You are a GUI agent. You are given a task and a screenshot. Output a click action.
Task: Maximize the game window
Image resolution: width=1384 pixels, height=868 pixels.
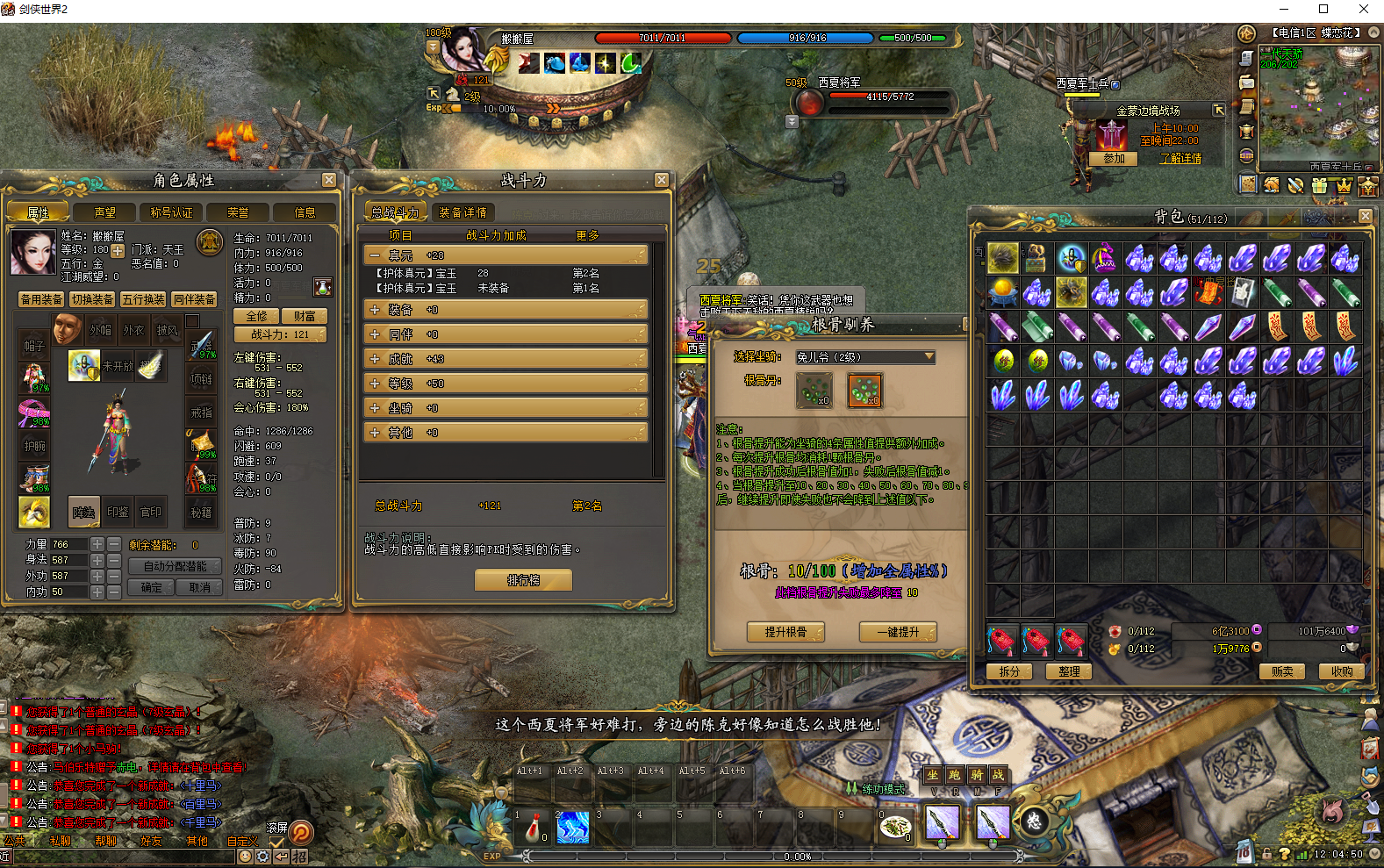coord(1323,10)
